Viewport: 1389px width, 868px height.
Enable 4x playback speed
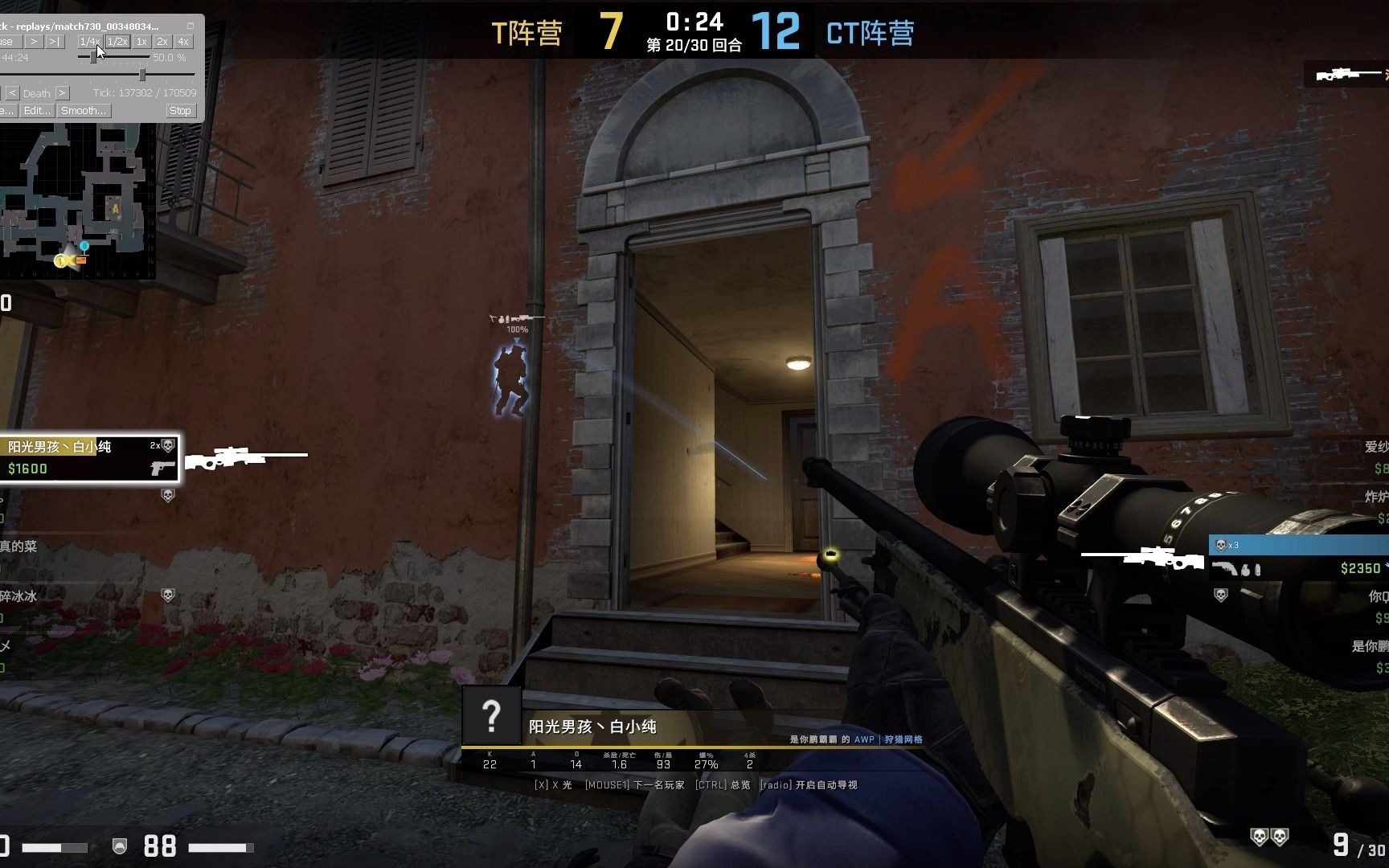[x=184, y=42]
